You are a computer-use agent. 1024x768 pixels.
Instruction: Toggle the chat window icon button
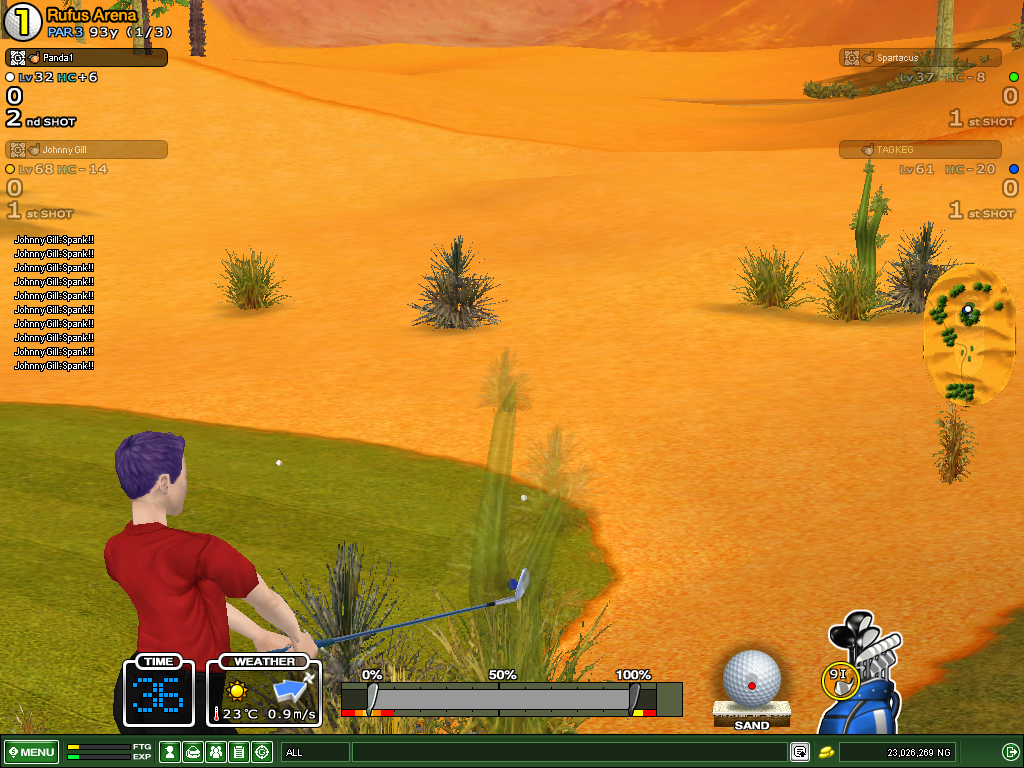[800, 752]
